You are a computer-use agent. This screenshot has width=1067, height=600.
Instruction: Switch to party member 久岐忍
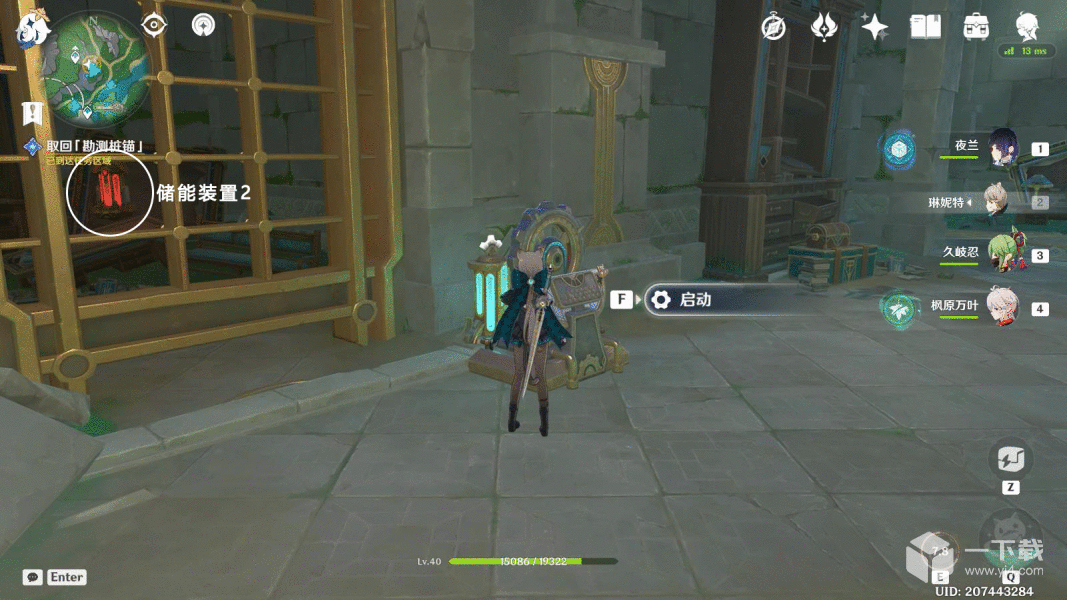[1003, 253]
